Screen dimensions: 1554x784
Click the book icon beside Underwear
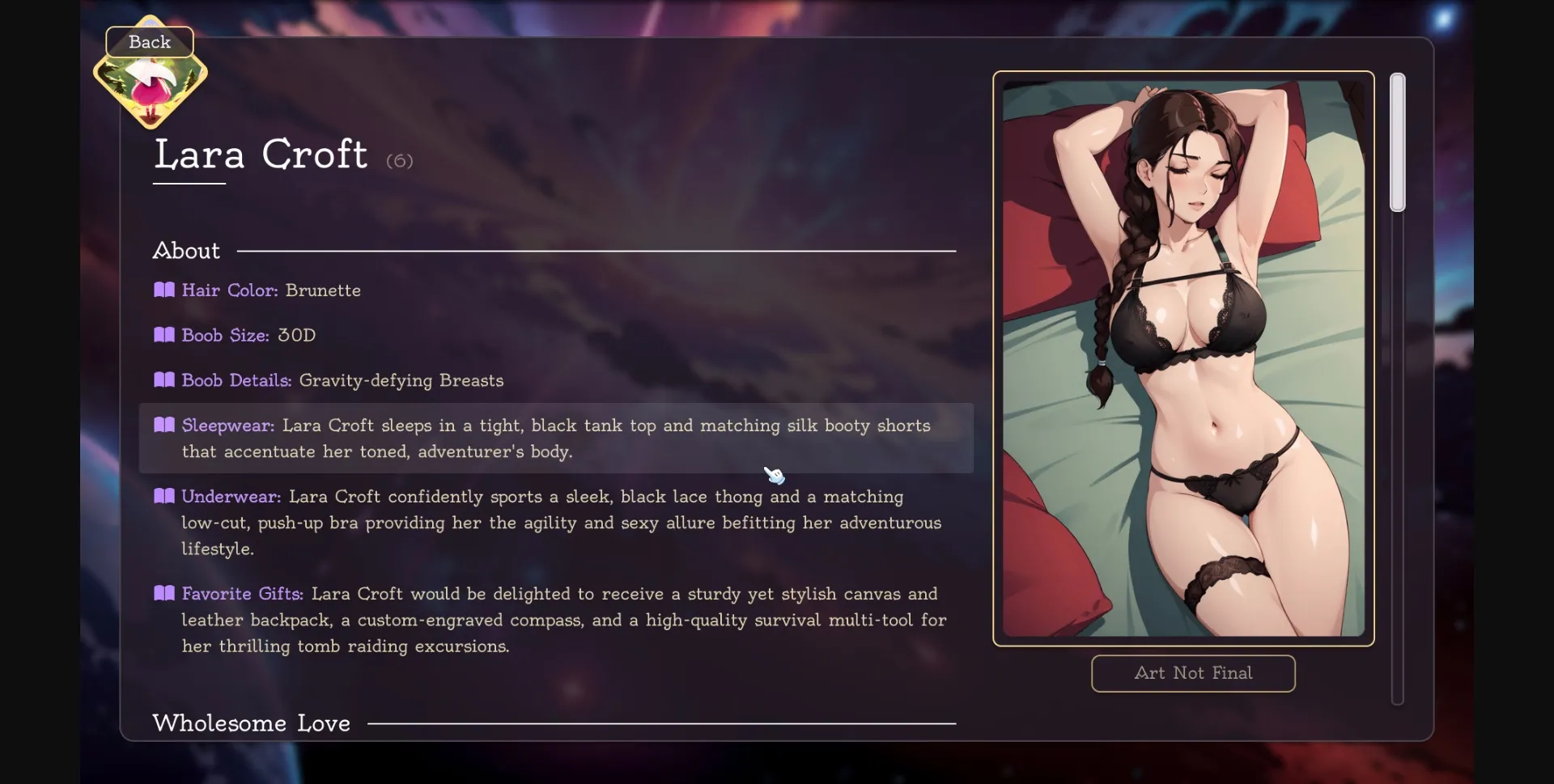pos(164,496)
